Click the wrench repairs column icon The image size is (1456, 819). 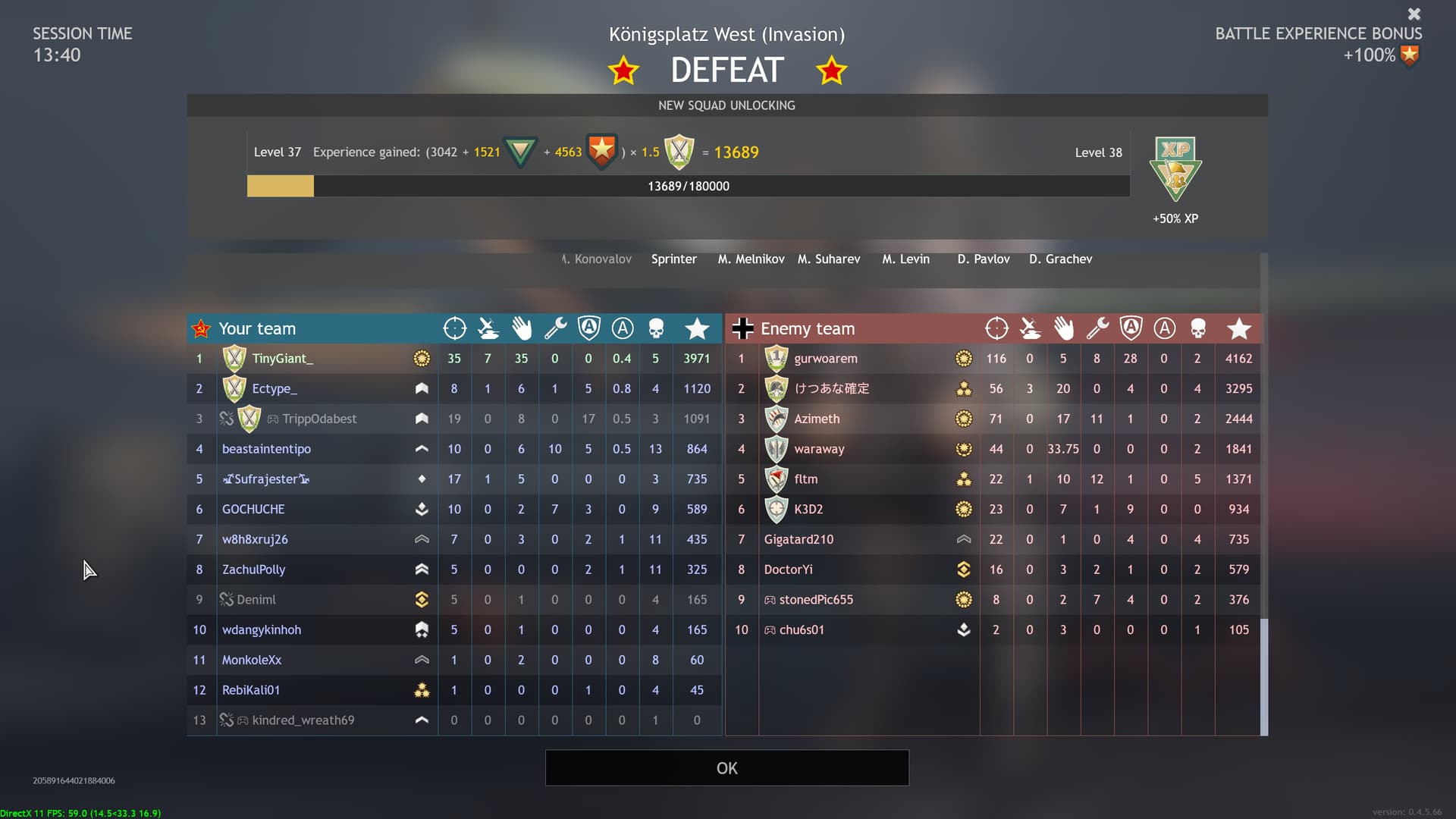click(x=555, y=328)
